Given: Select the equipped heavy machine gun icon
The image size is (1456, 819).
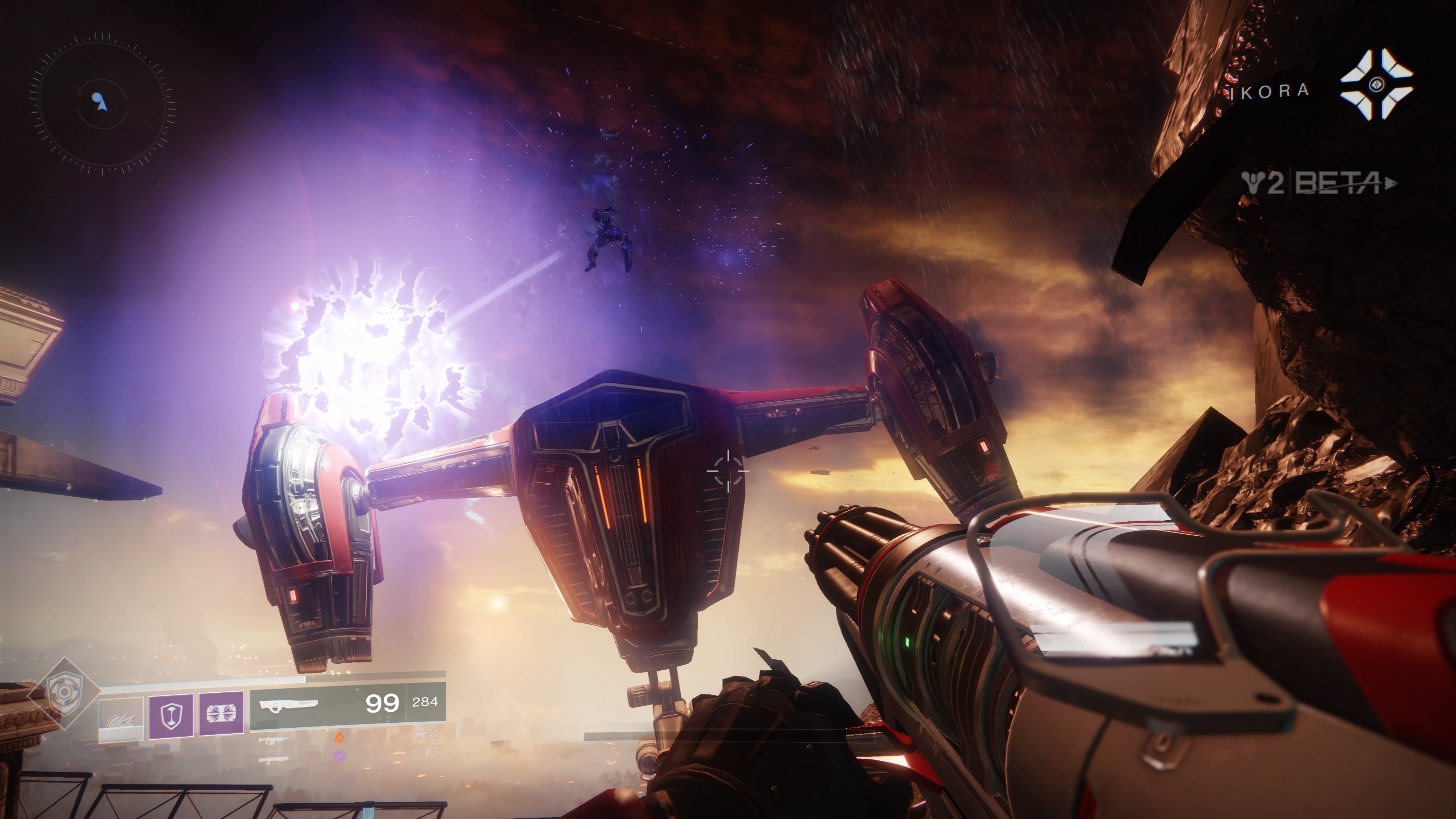Looking at the screenshot, I should [288, 704].
